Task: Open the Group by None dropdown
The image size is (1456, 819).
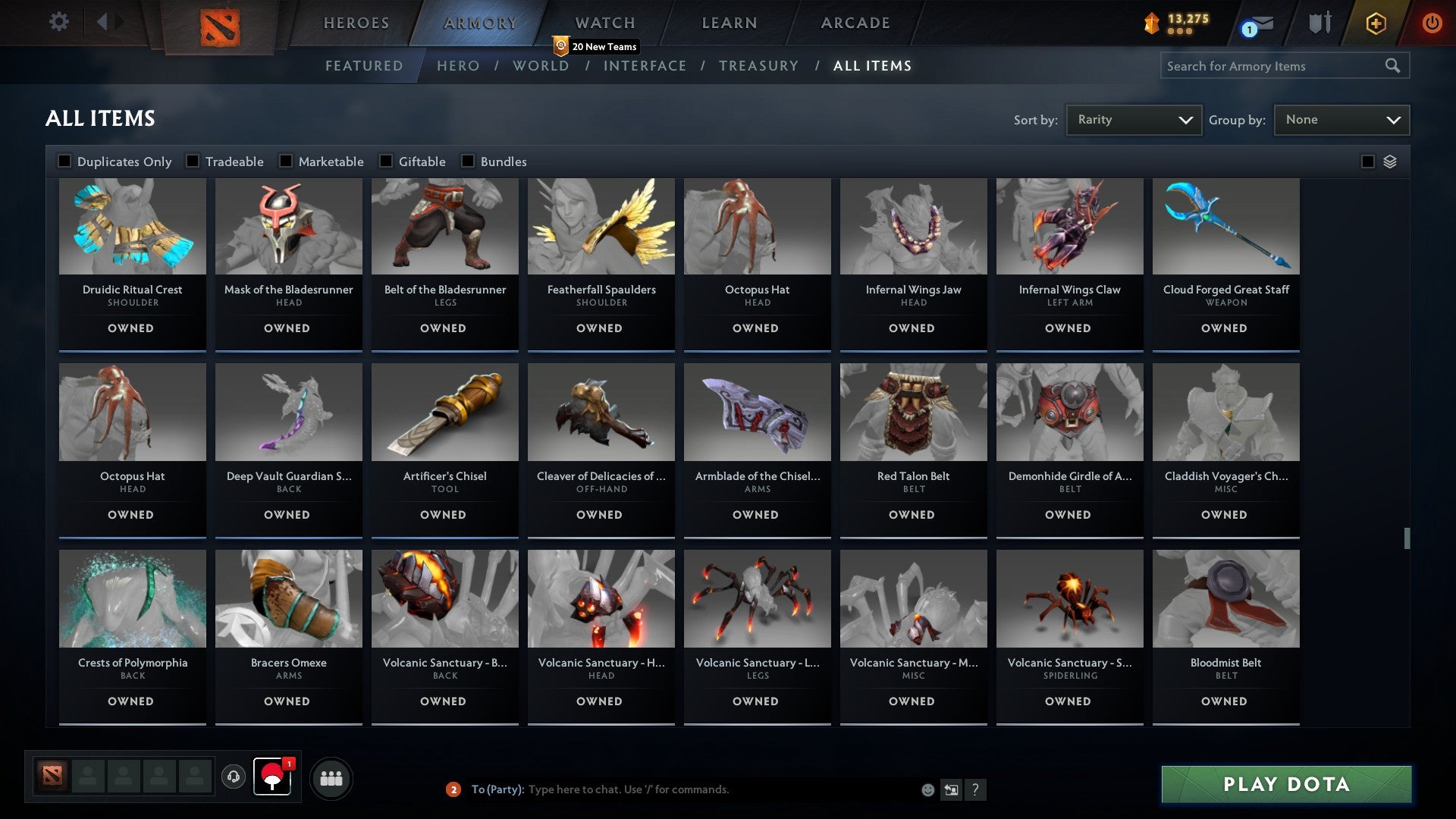Action: [1341, 119]
